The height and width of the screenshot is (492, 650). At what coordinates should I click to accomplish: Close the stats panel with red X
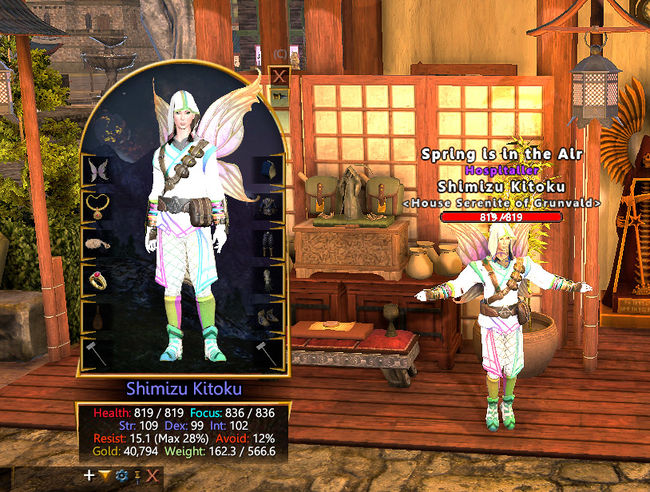(152, 475)
